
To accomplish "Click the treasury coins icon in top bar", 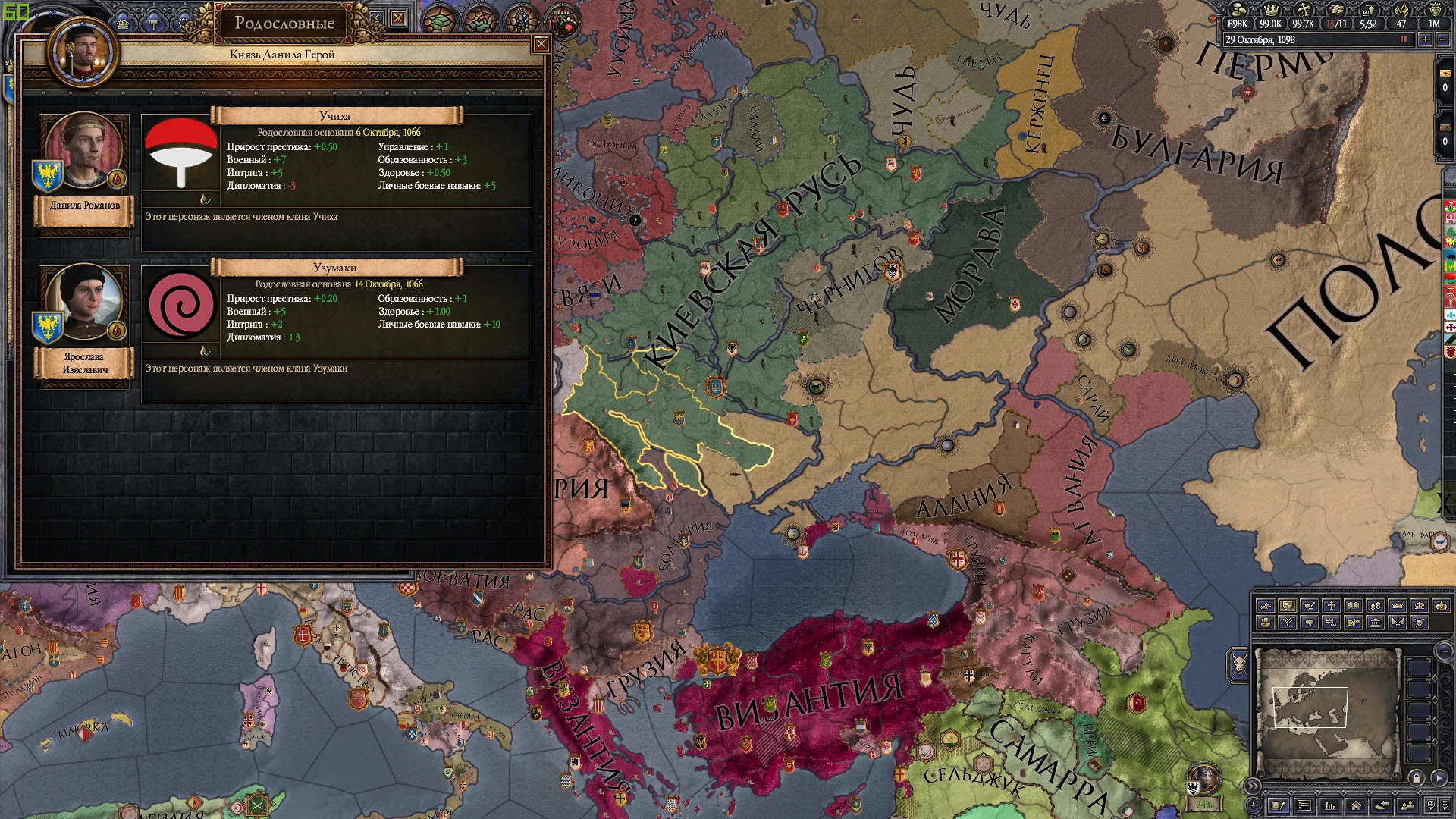I will pos(1238,10).
